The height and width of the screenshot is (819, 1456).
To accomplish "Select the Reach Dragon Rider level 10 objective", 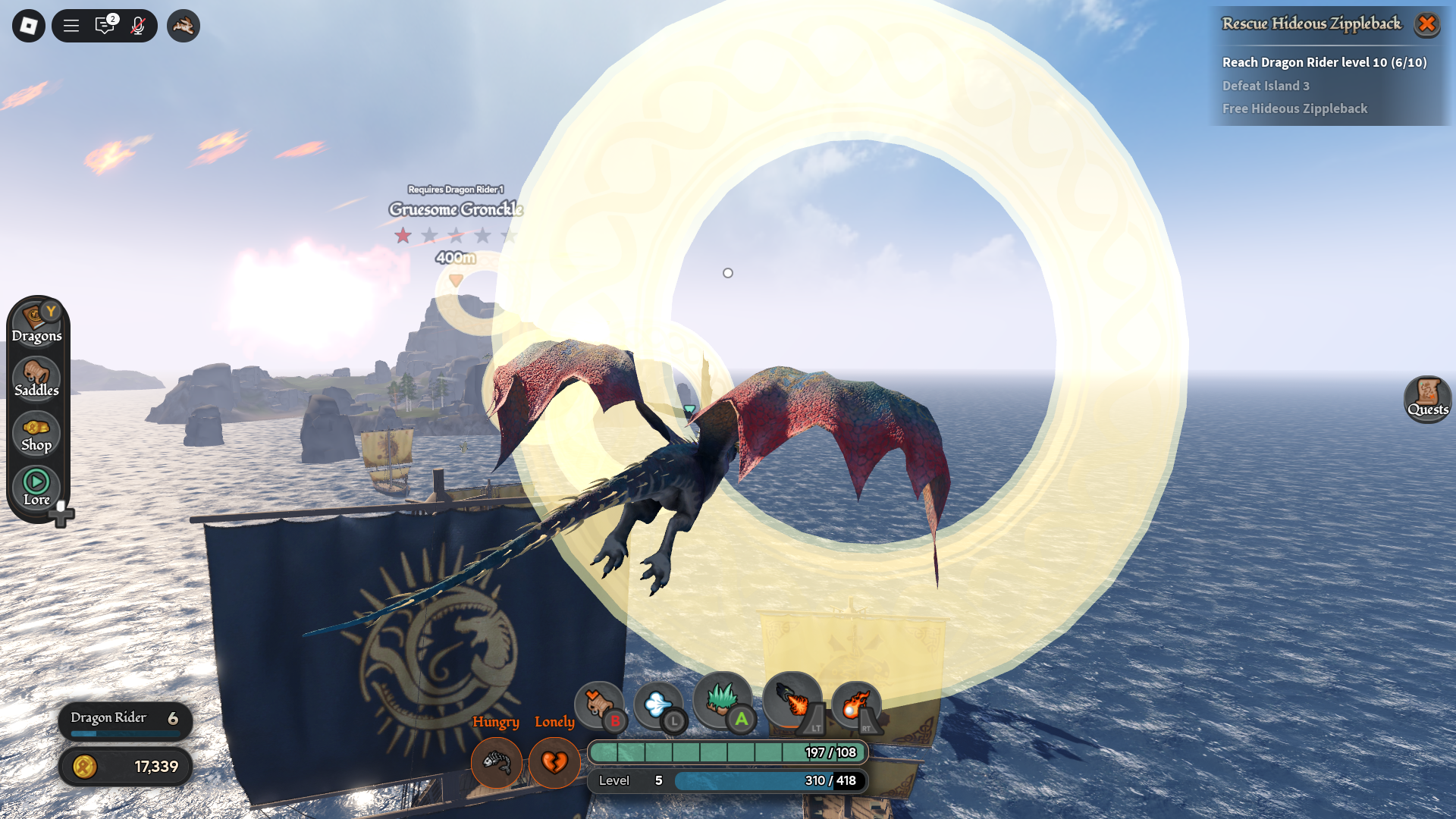I will click(1324, 62).
